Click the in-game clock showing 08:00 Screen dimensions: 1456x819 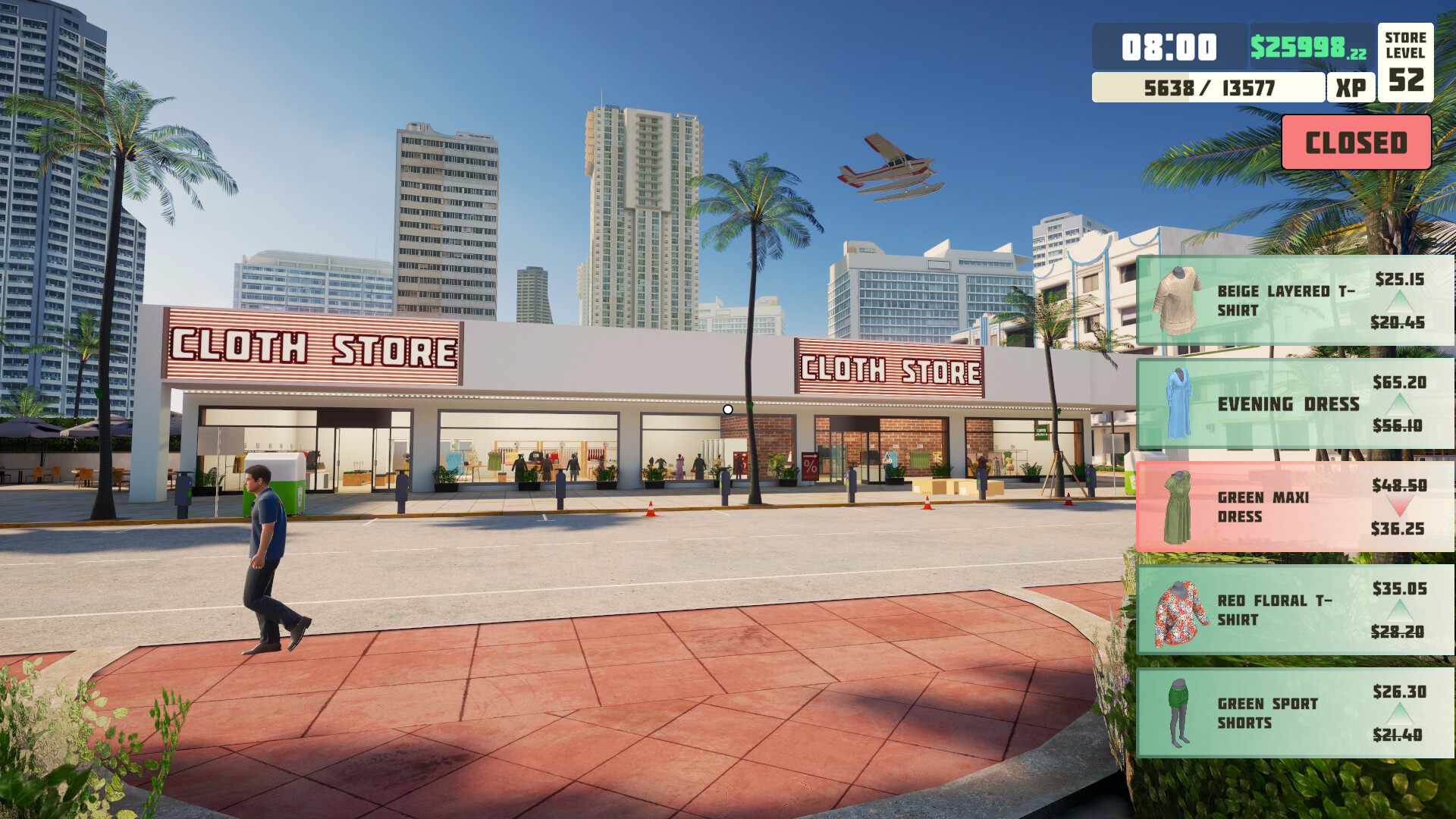tap(1168, 47)
